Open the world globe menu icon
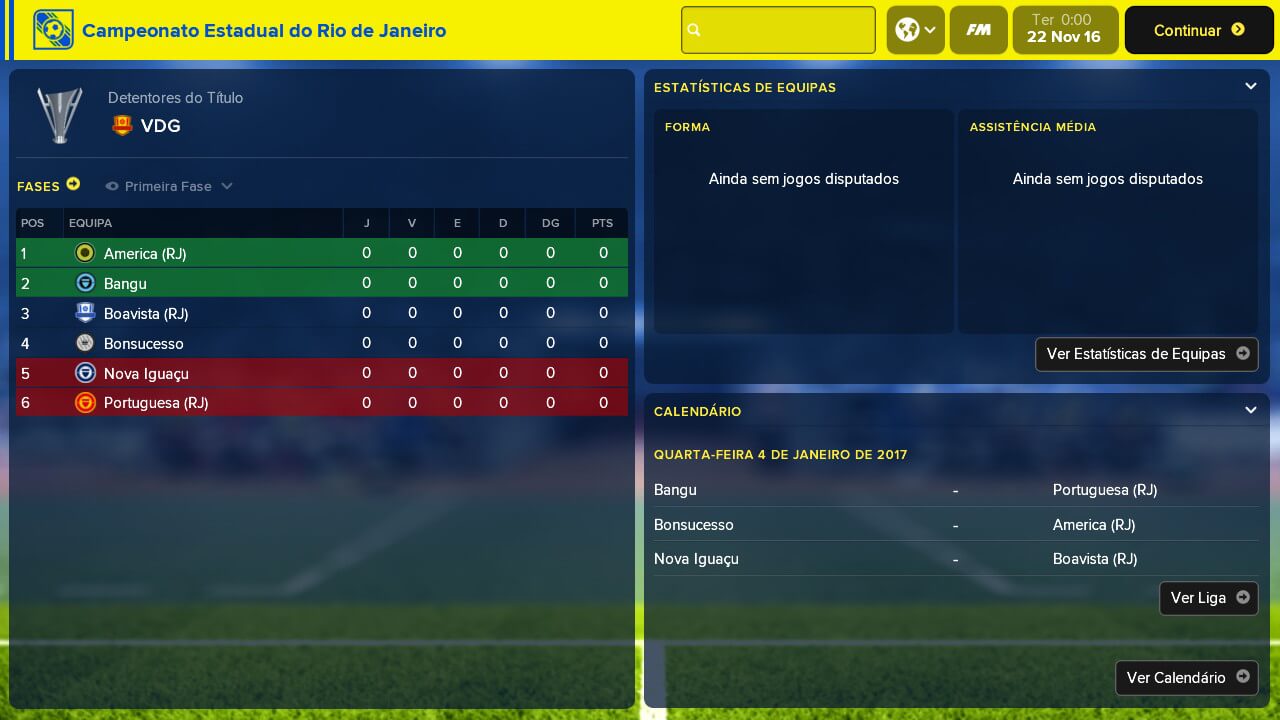The width and height of the screenshot is (1280, 720). tap(908, 30)
